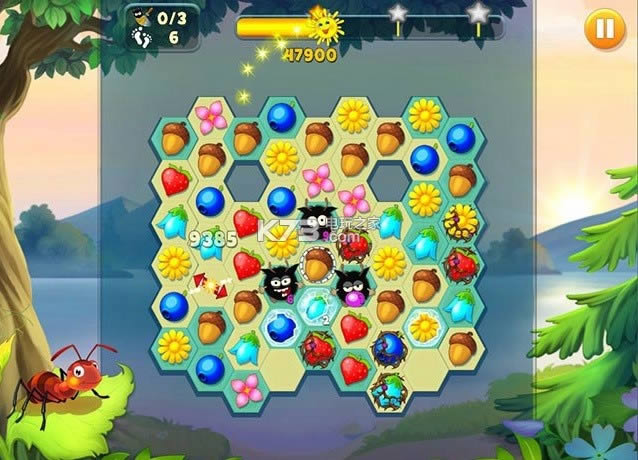Image resolution: width=638 pixels, height=460 pixels.
Task: Select the black critter blowing pink bubble
Action: (x=352, y=288)
